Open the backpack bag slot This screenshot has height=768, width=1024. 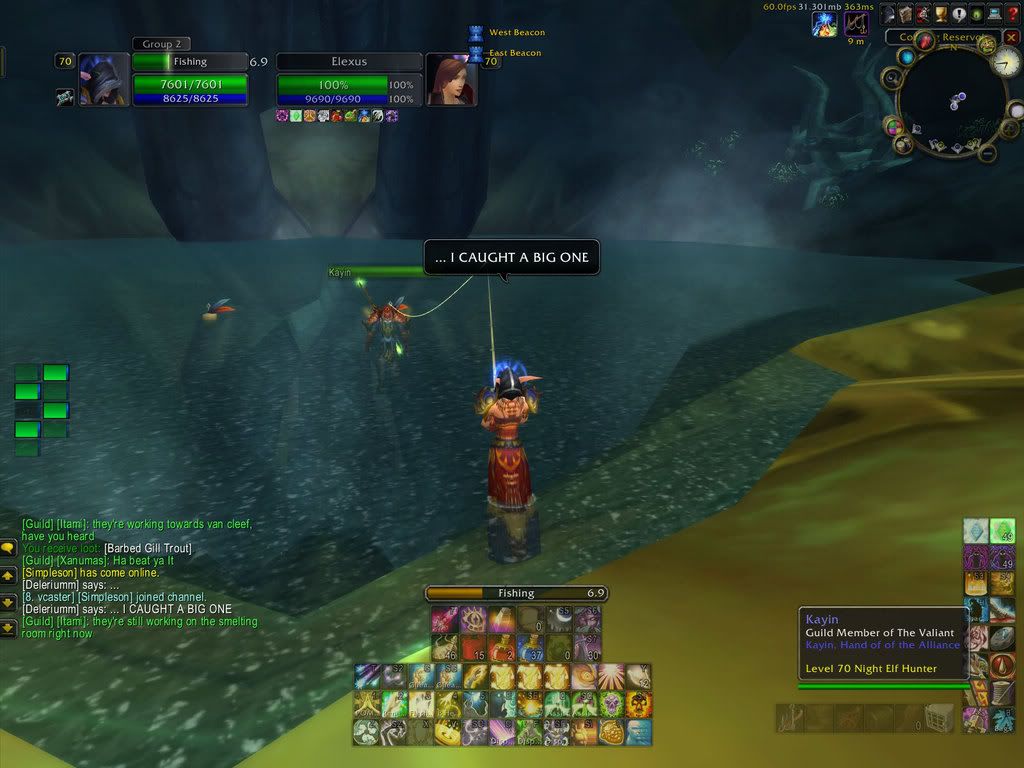[x=938, y=717]
